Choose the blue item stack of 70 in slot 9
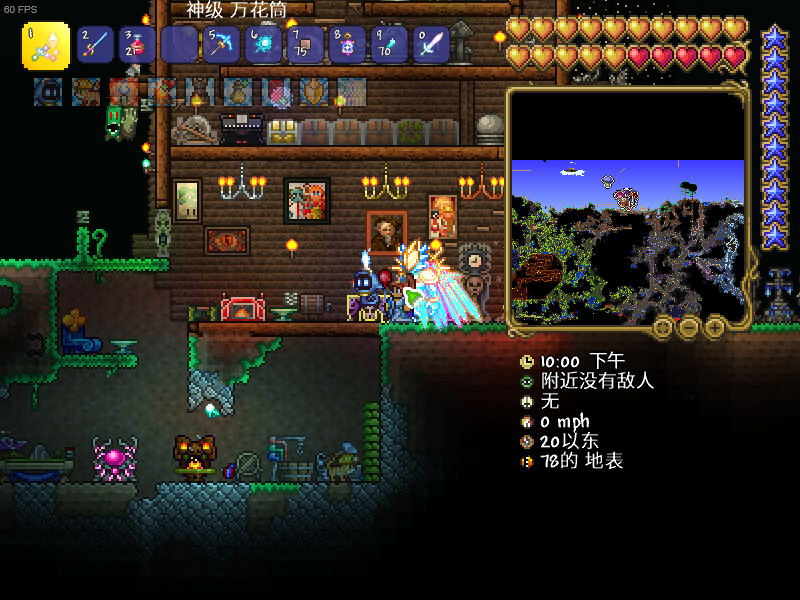The width and height of the screenshot is (800, 600). click(389, 45)
